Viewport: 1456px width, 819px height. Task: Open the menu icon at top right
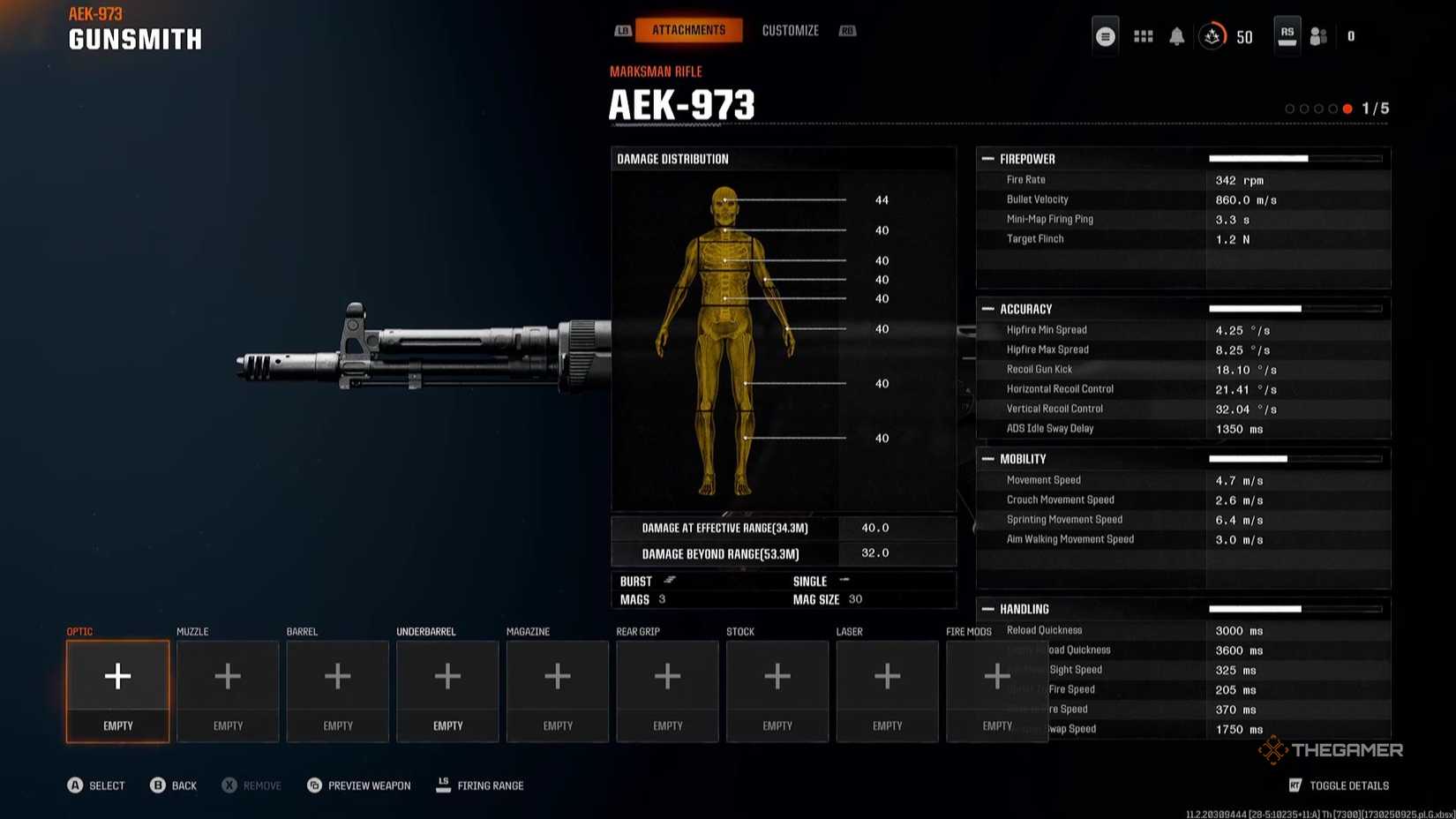tap(1106, 36)
